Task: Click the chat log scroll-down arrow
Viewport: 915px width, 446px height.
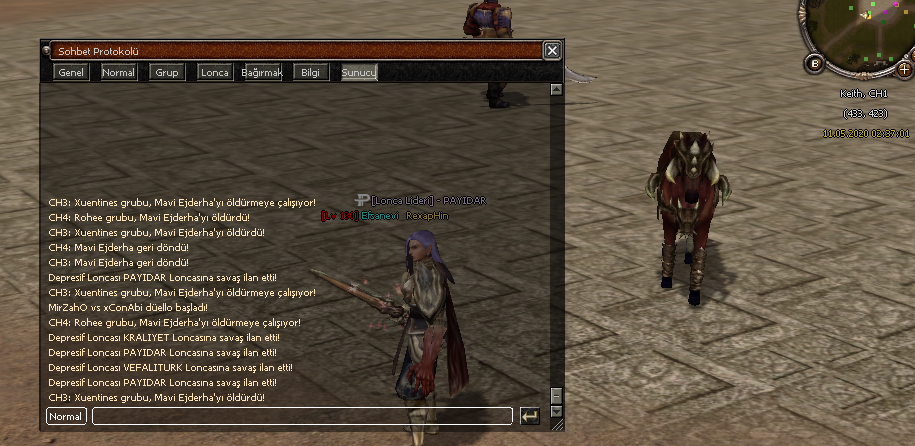Action: coord(556,410)
